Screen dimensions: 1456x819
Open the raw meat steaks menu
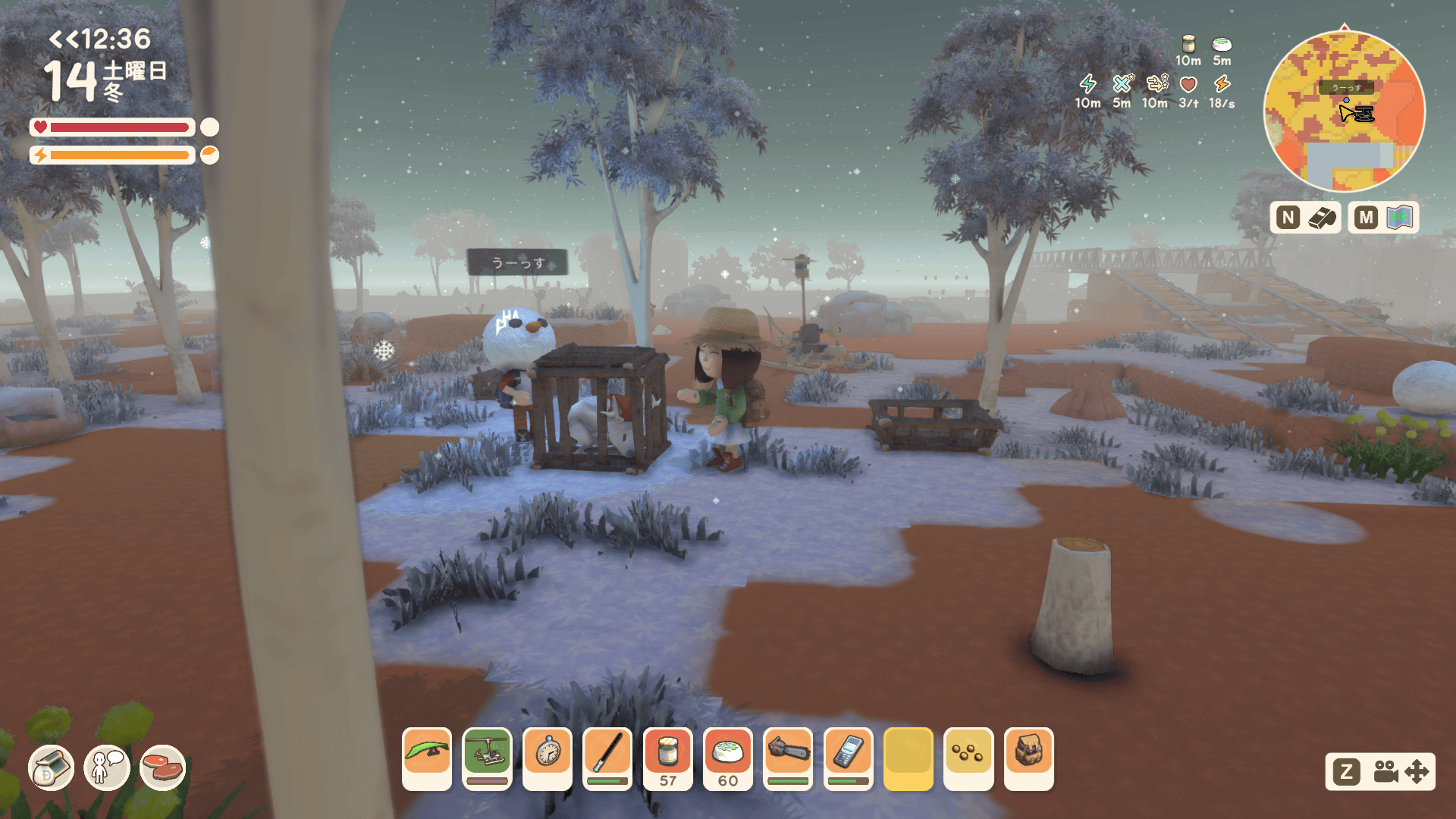(163, 767)
